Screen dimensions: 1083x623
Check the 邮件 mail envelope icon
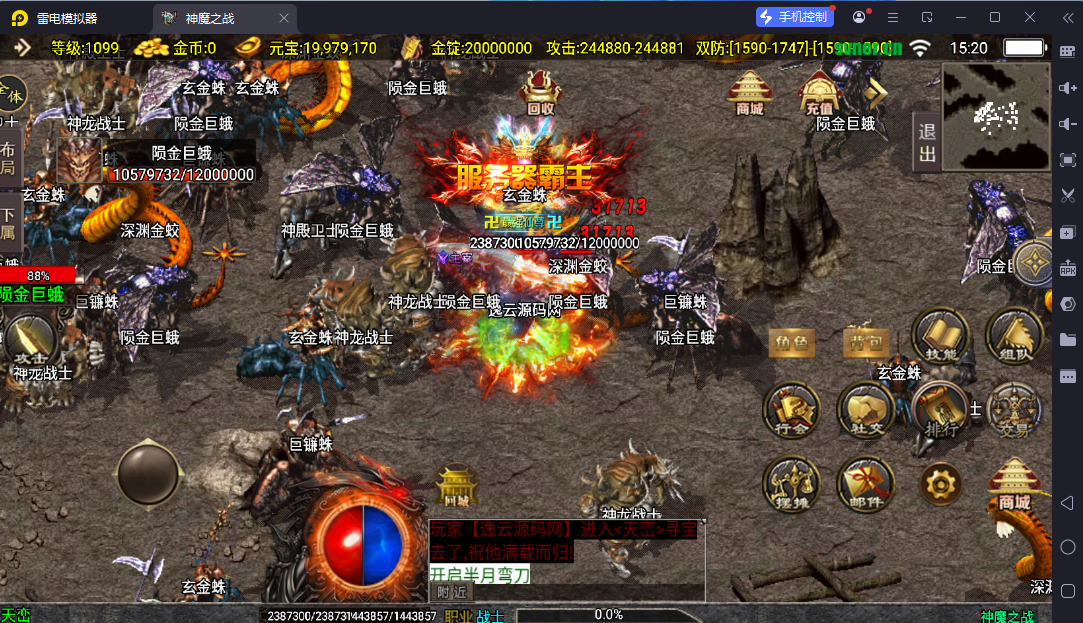pyautogui.click(x=866, y=484)
